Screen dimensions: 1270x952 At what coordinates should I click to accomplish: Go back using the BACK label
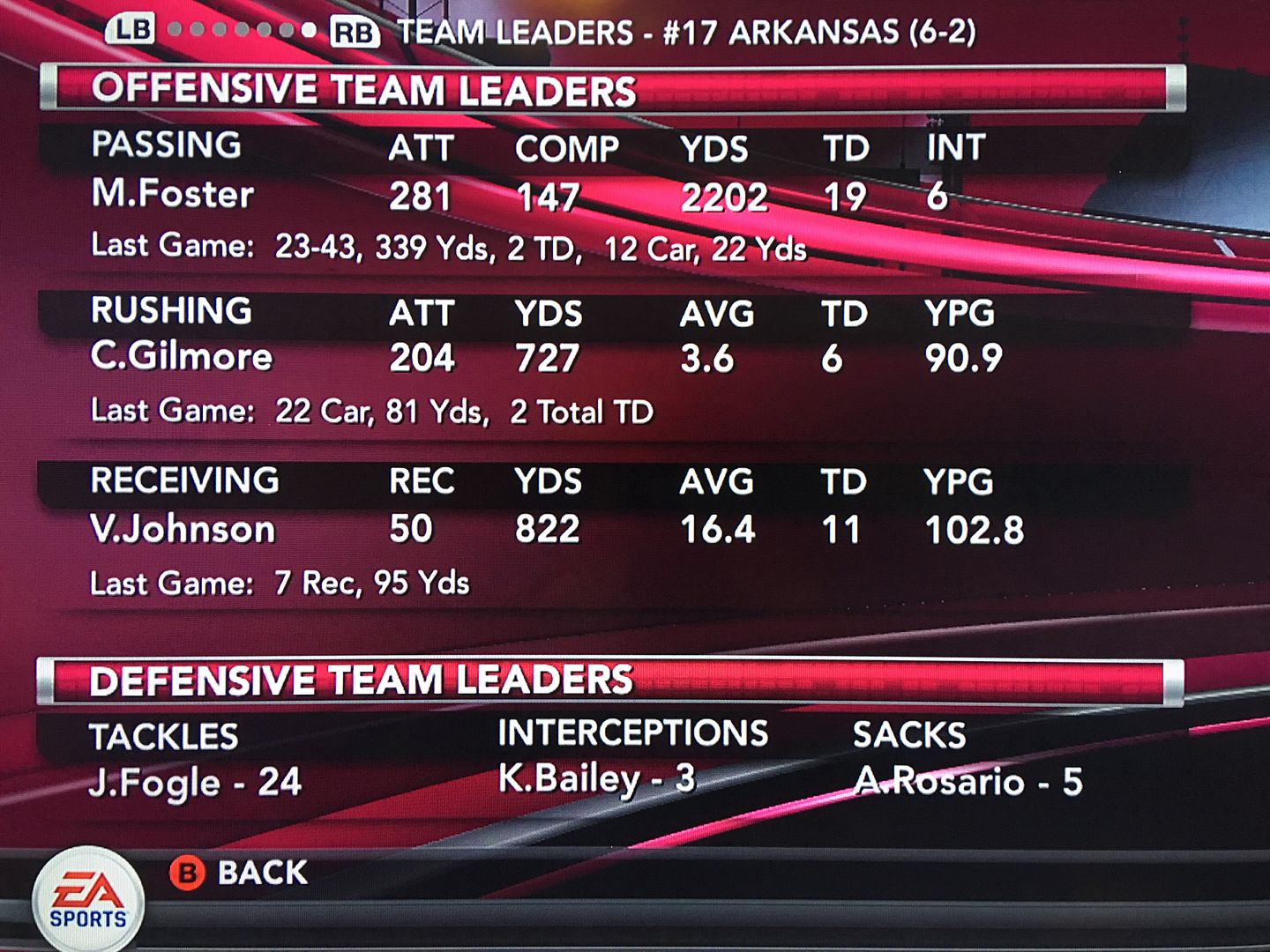pyautogui.click(x=262, y=873)
